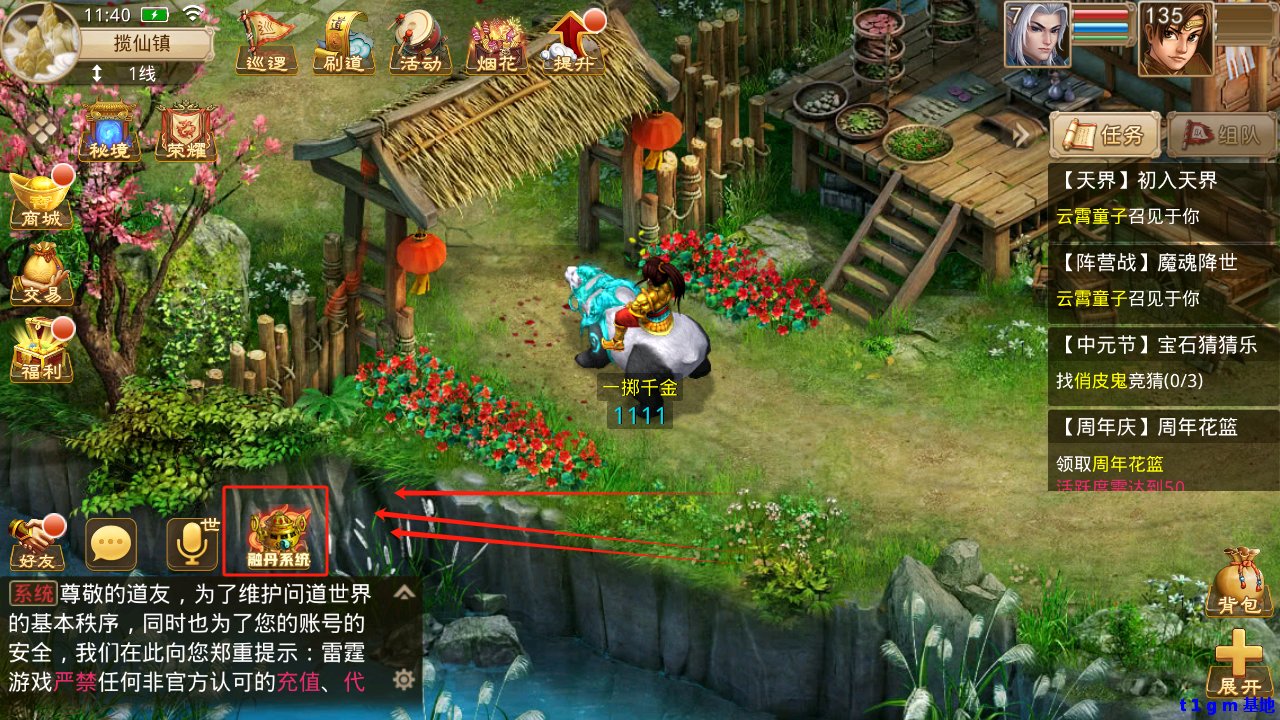Open the 好友 friends list

37,543
